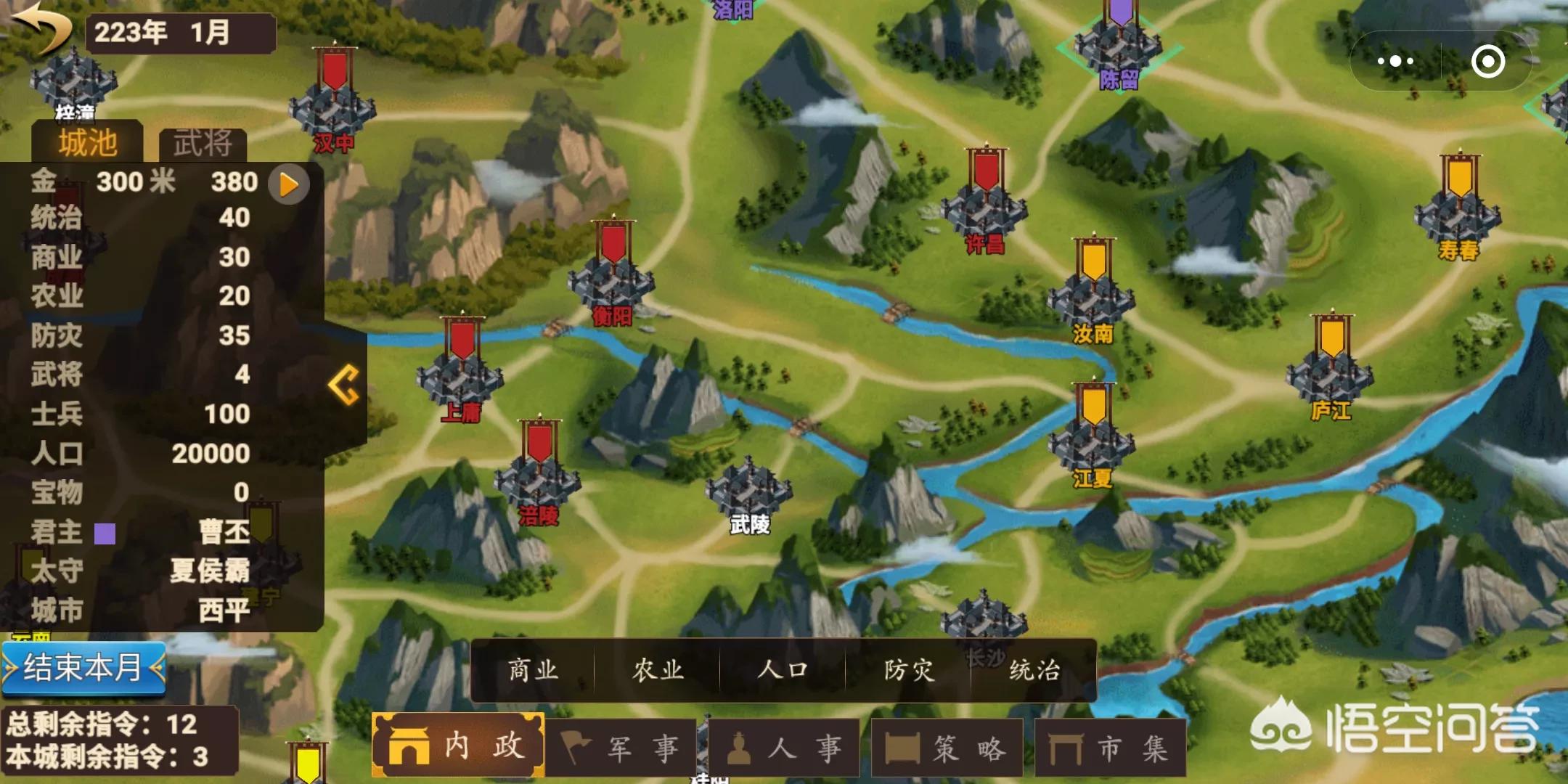Choose the 人口 population action

click(x=783, y=670)
